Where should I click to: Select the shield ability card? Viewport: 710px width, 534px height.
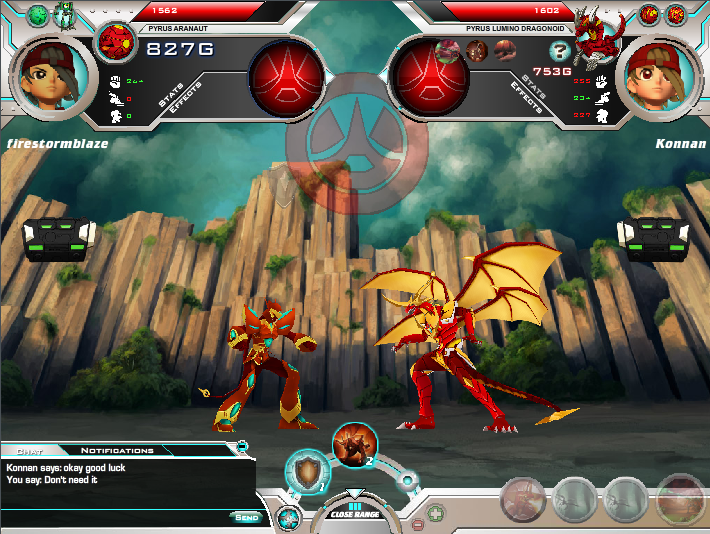pyautogui.click(x=306, y=472)
